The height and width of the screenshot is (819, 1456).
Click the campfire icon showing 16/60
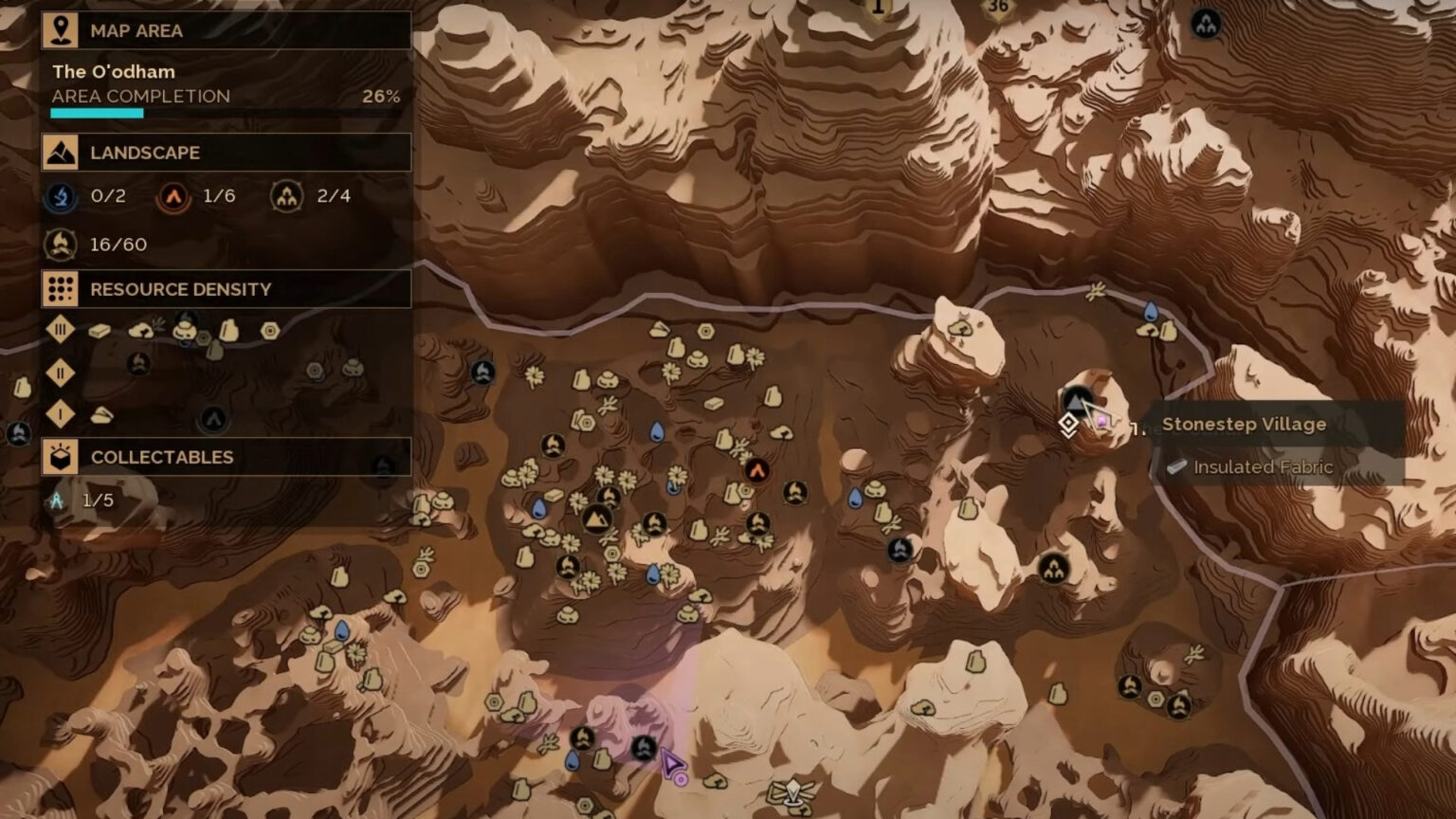[59, 244]
